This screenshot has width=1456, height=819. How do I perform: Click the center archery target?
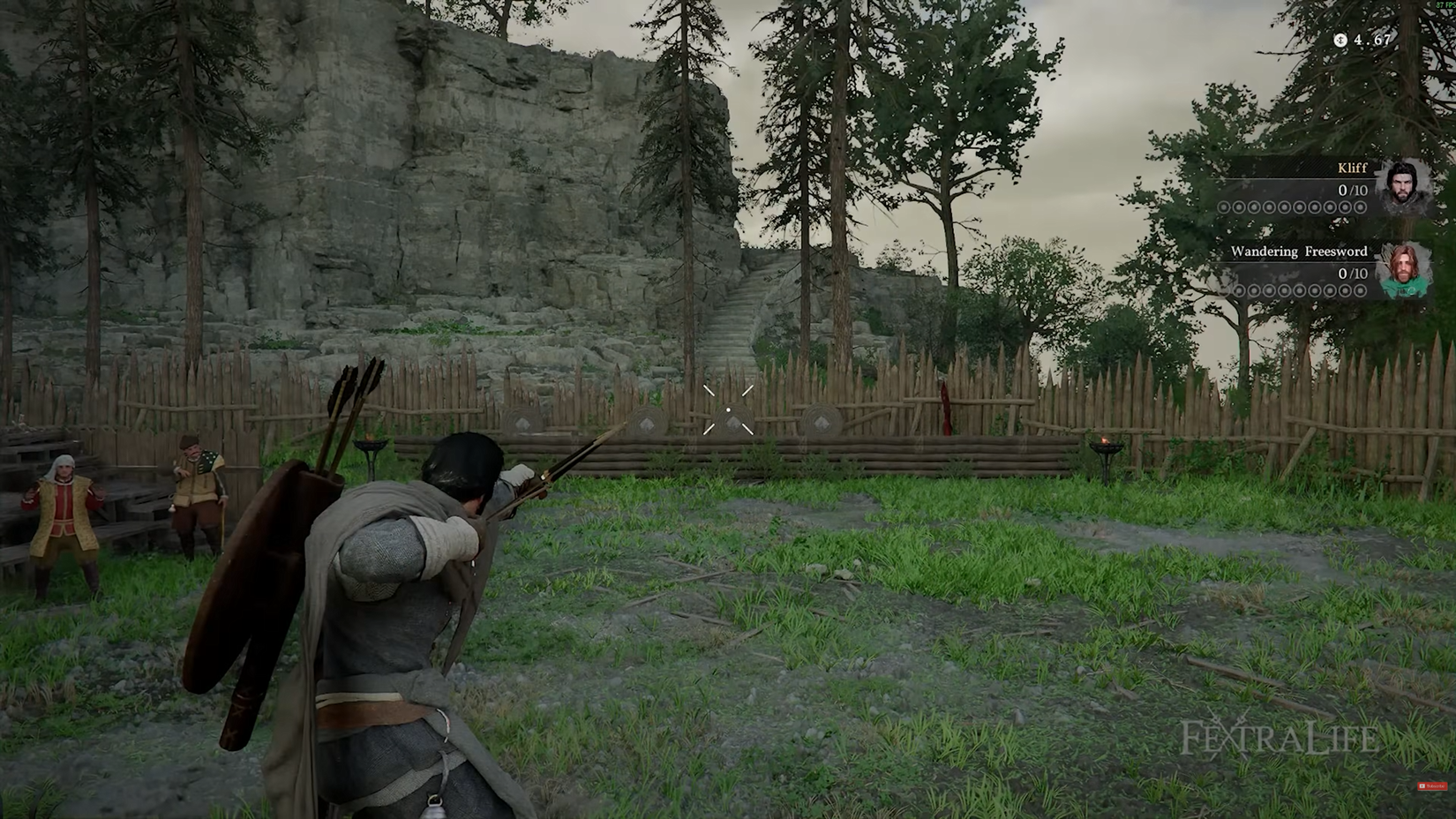tap(731, 421)
